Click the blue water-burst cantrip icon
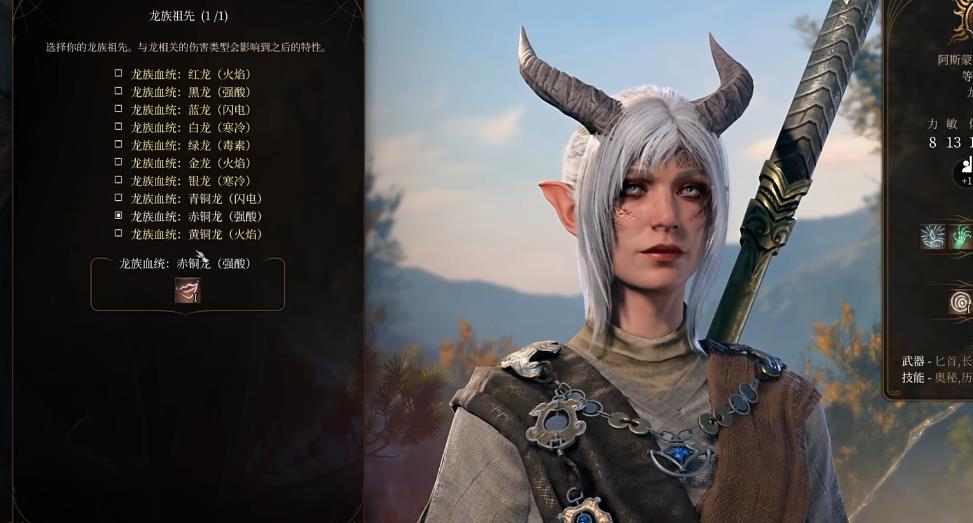The width and height of the screenshot is (973, 523). (933, 237)
